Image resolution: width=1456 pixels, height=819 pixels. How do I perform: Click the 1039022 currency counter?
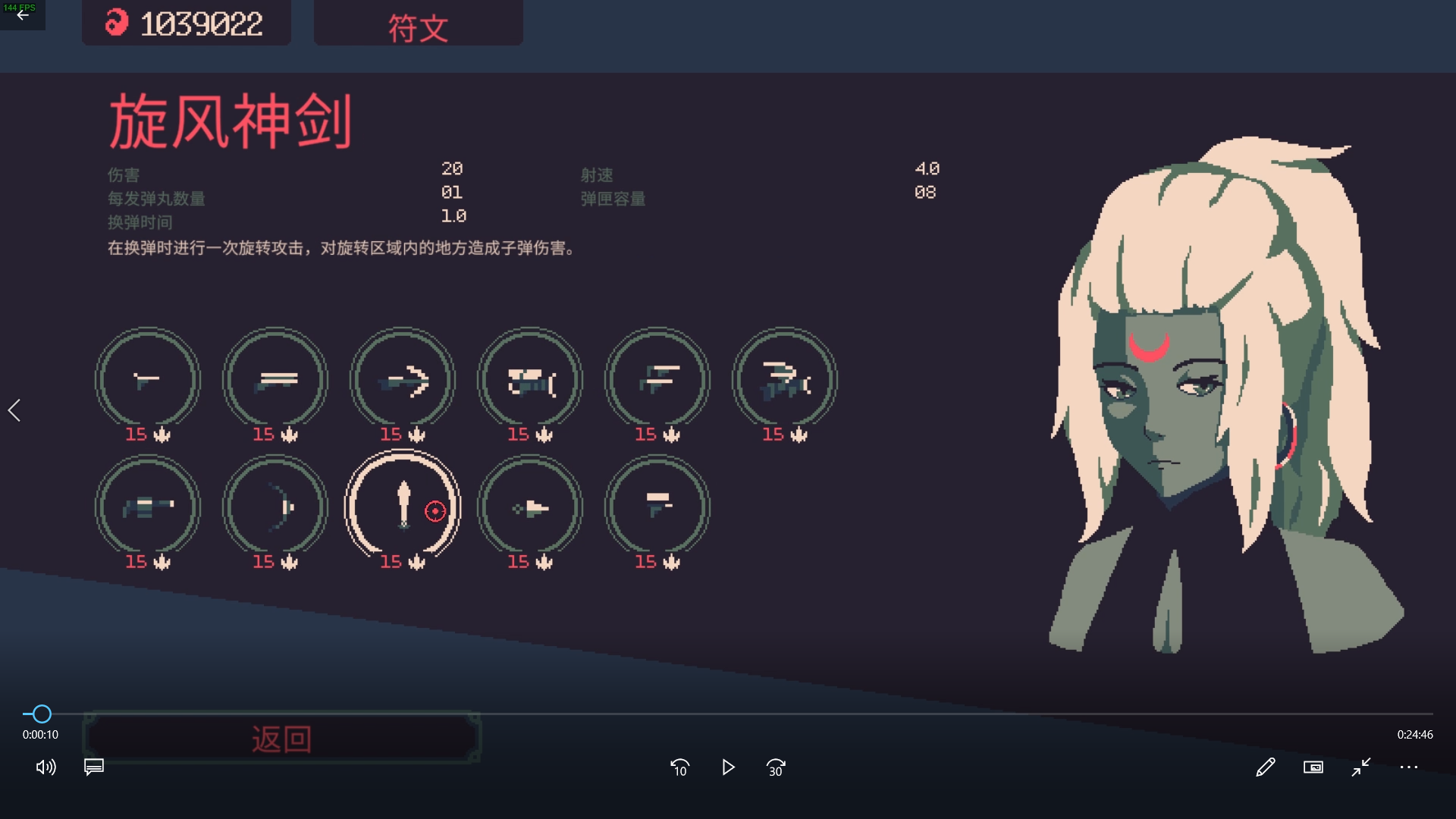tap(187, 23)
